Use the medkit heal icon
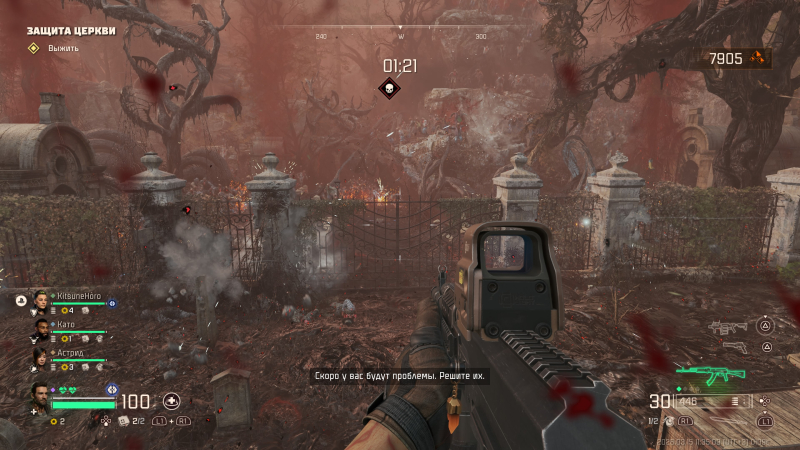 (171, 401)
